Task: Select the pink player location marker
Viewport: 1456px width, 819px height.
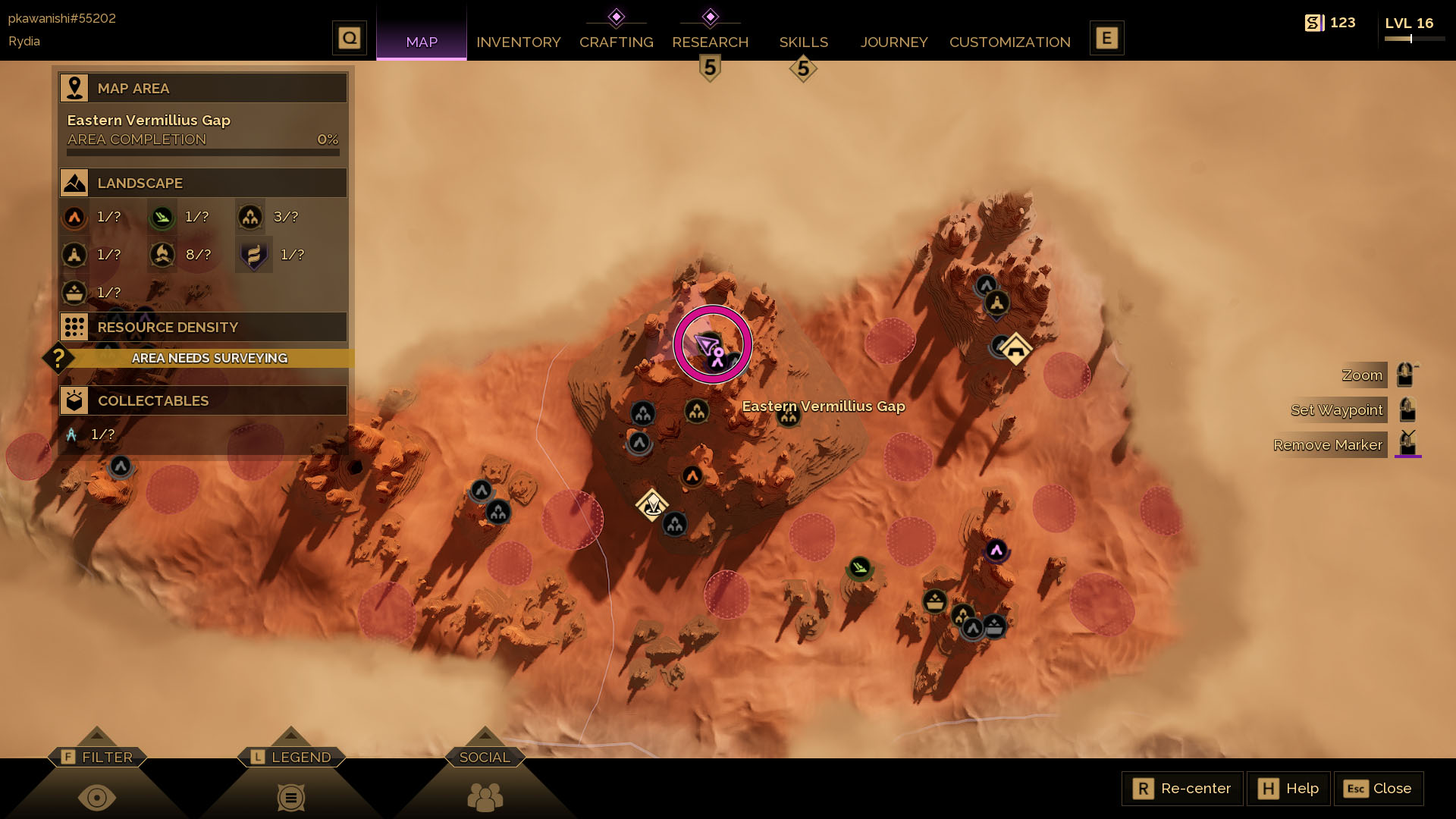Action: pyautogui.click(x=712, y=345)
